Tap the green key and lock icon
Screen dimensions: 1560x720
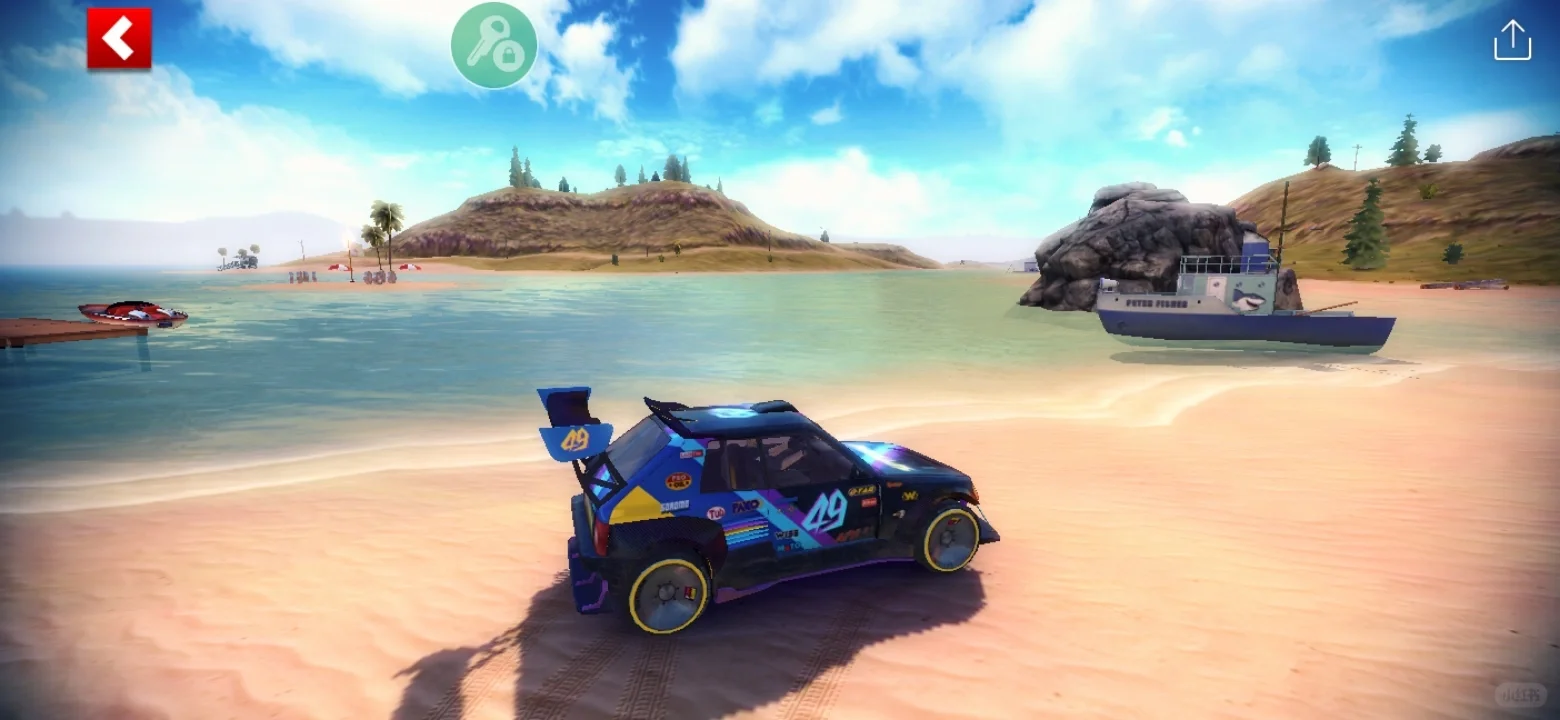(494, 45)
